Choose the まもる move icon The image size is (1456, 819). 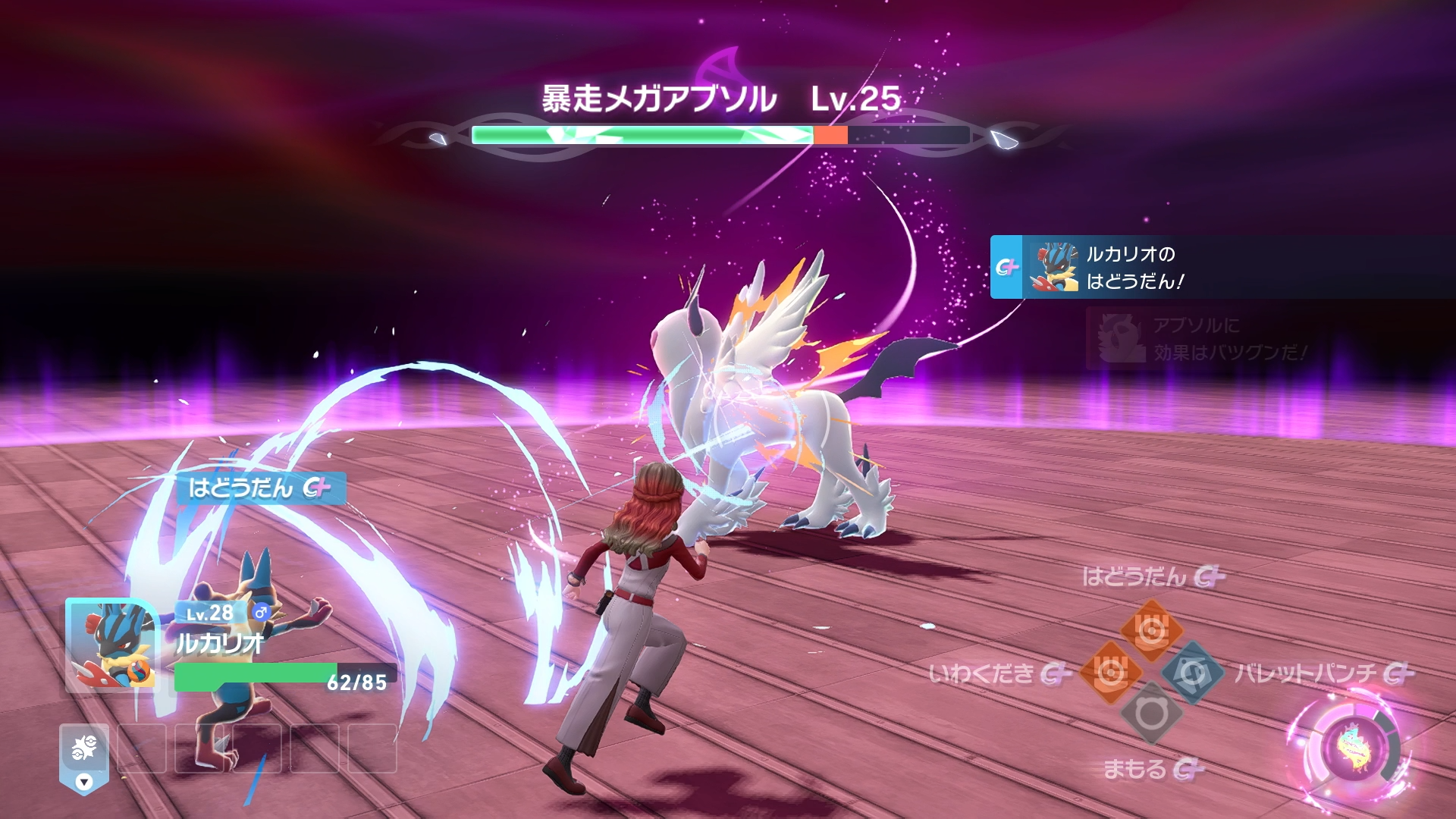pyautogui.click(x=1151, y=713)
